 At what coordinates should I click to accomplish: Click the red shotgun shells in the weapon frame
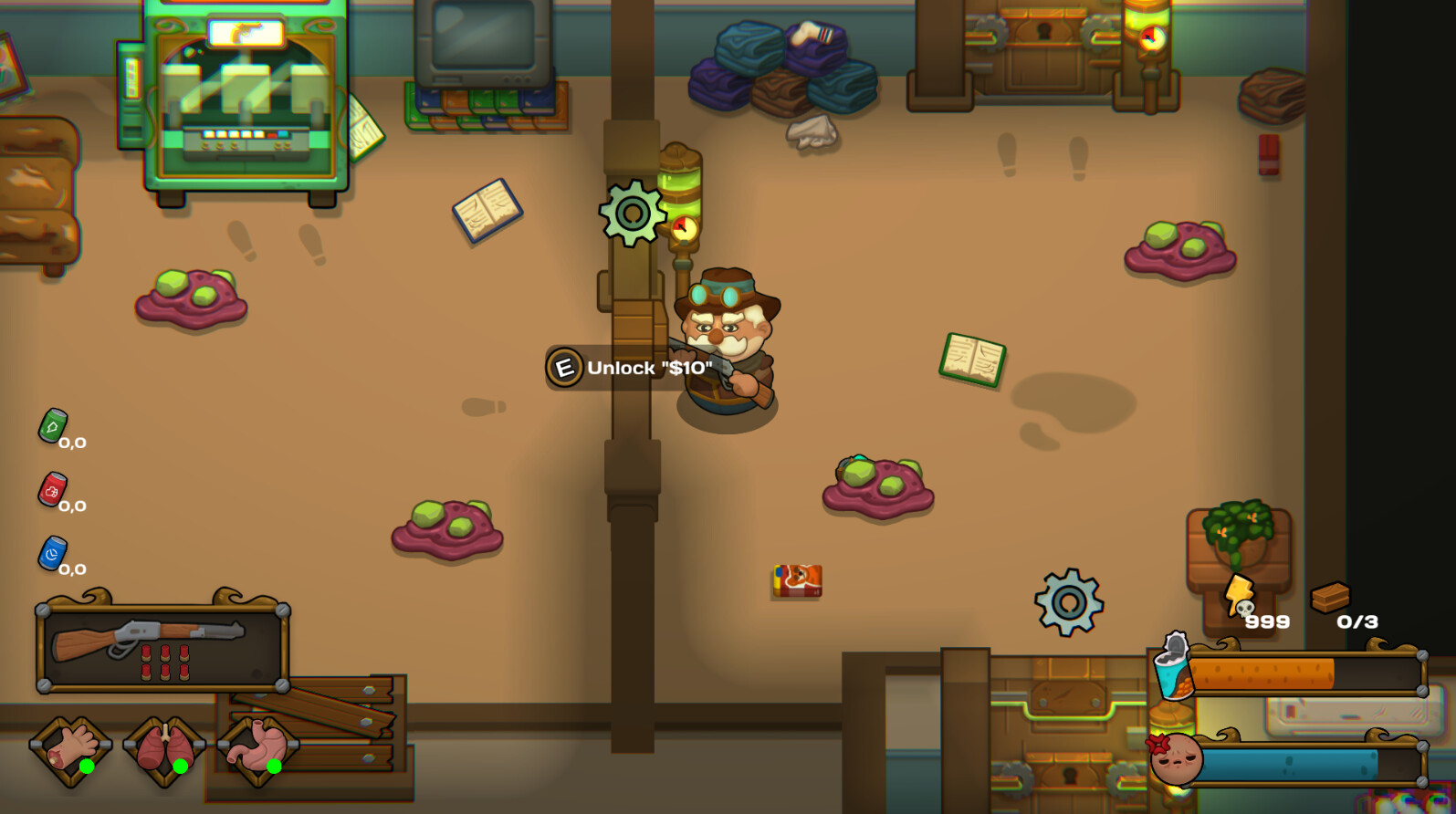click(165, 664)
